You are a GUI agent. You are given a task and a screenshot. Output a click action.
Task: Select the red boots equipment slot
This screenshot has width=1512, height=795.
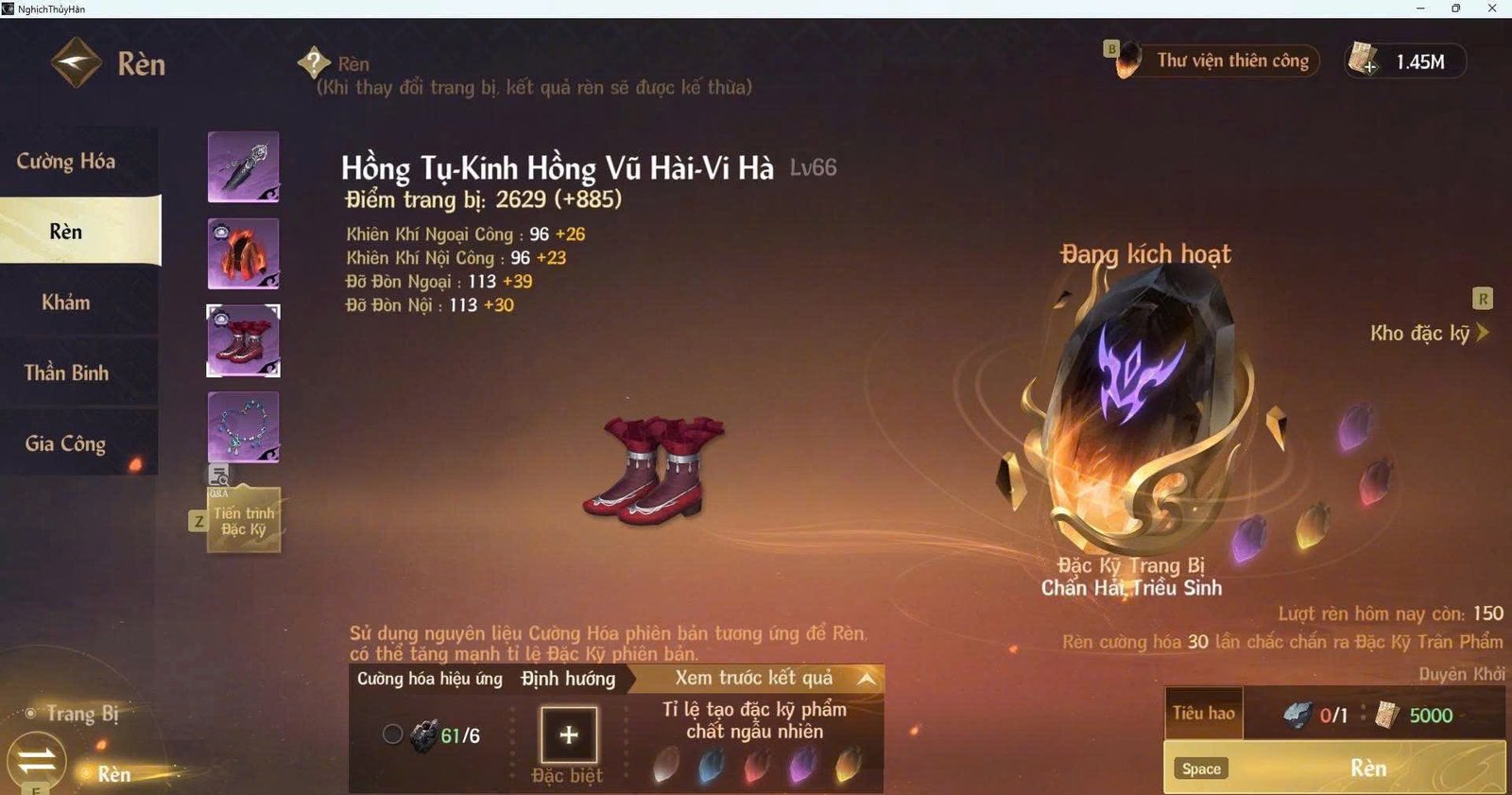point(243,339)
